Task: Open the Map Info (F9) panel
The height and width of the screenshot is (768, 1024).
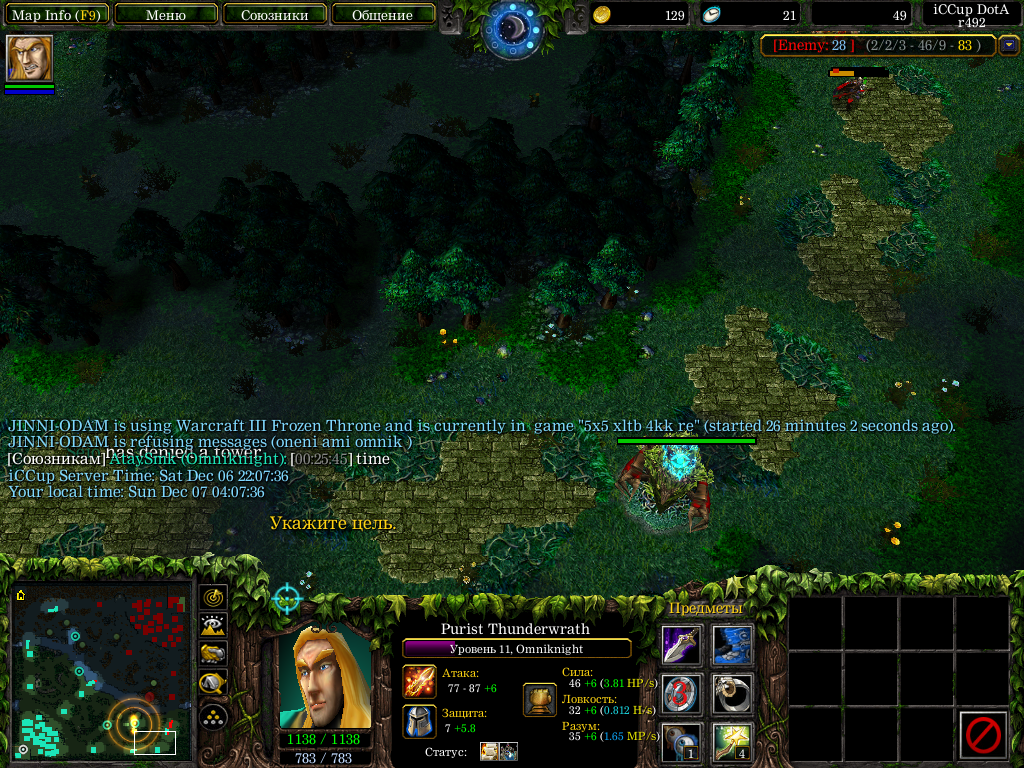Action: (x=55, y=15)
